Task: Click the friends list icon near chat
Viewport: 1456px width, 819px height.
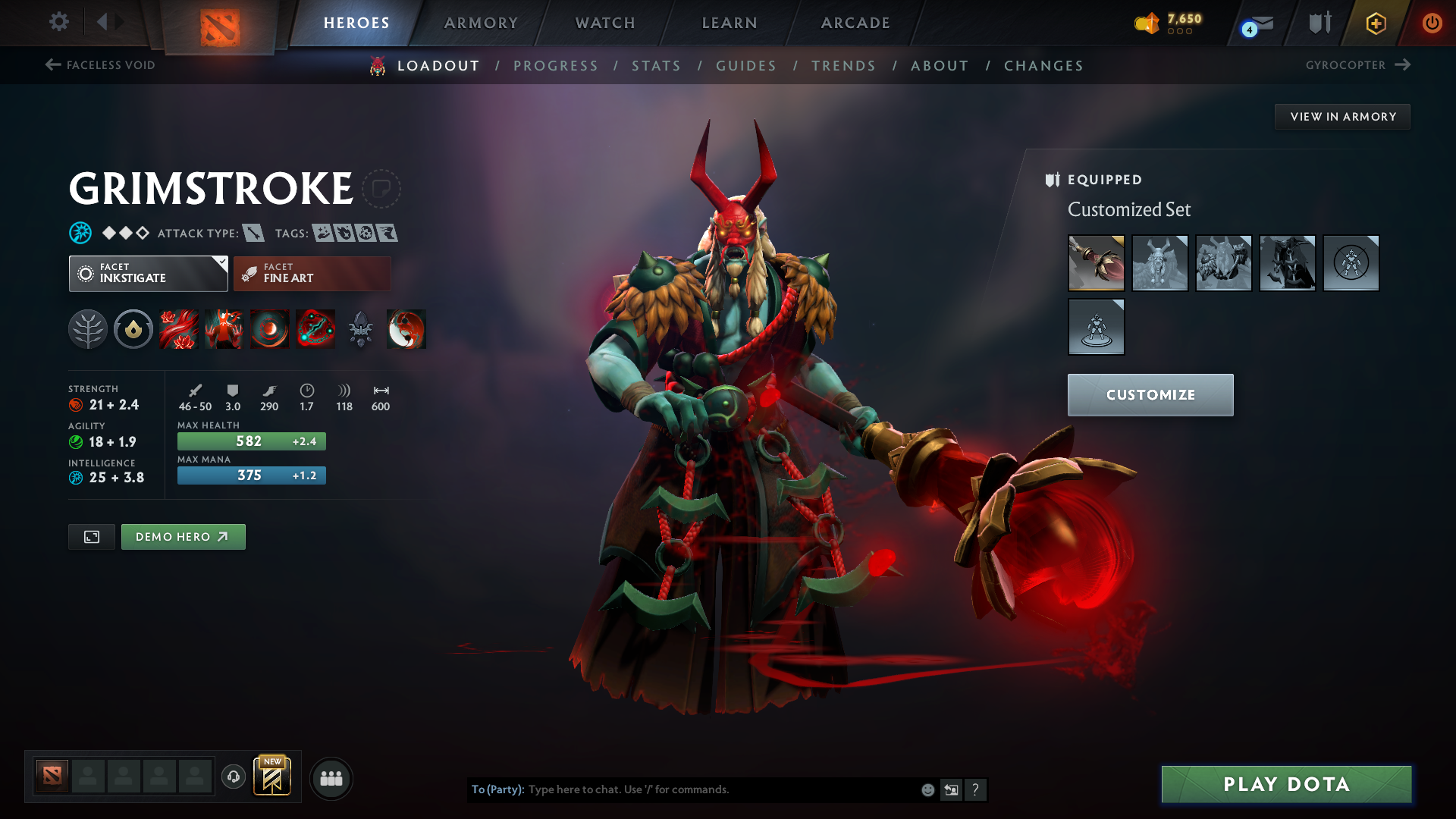Action: click(x=331, y=778)
